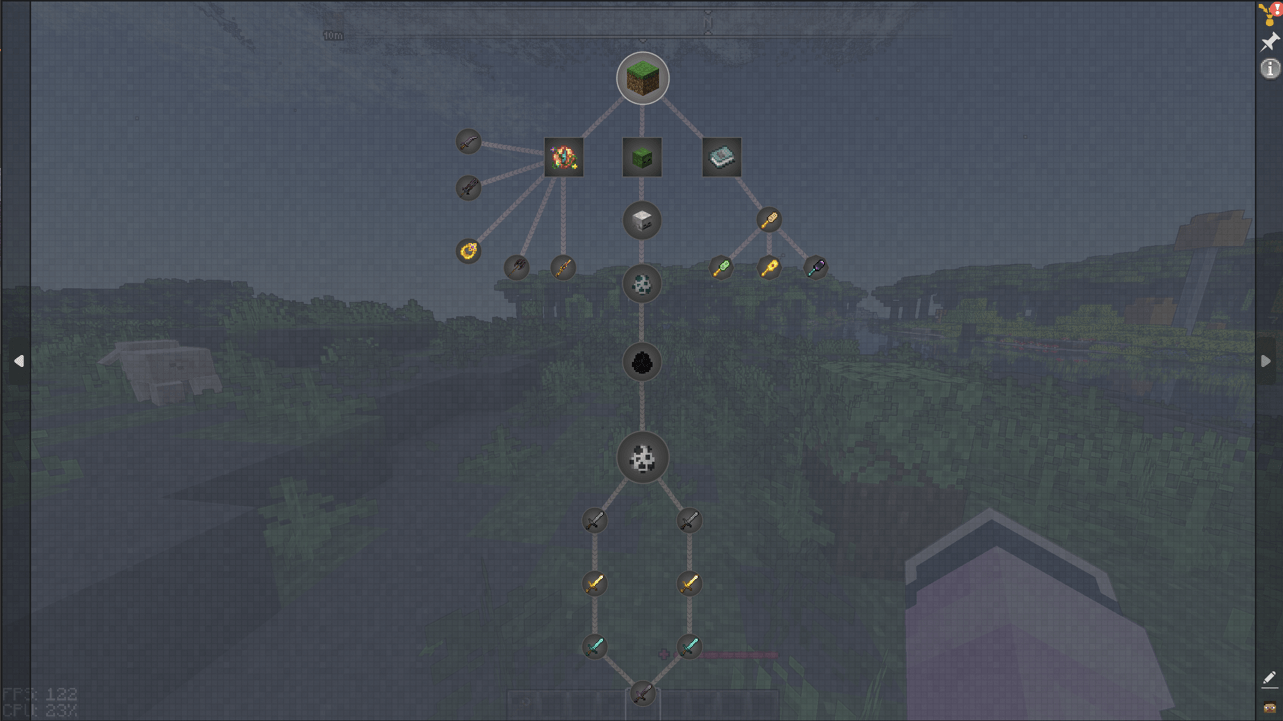
Task: Go to the next tree page
Action: tap(1266, 361)
